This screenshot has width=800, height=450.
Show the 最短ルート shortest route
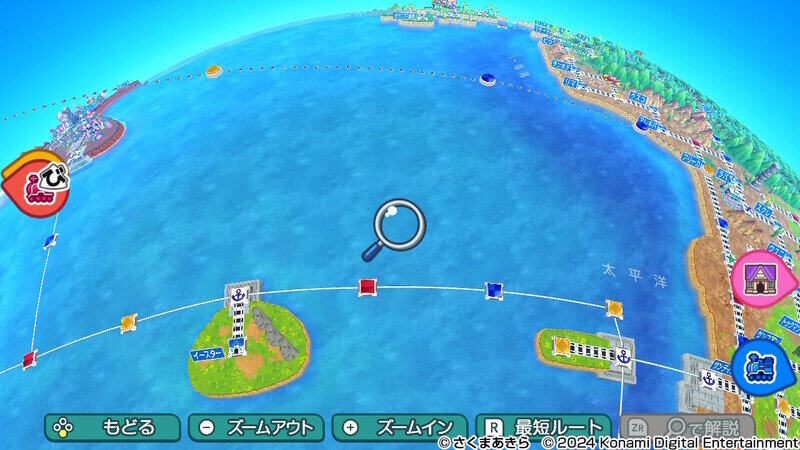tap(543, 427)
